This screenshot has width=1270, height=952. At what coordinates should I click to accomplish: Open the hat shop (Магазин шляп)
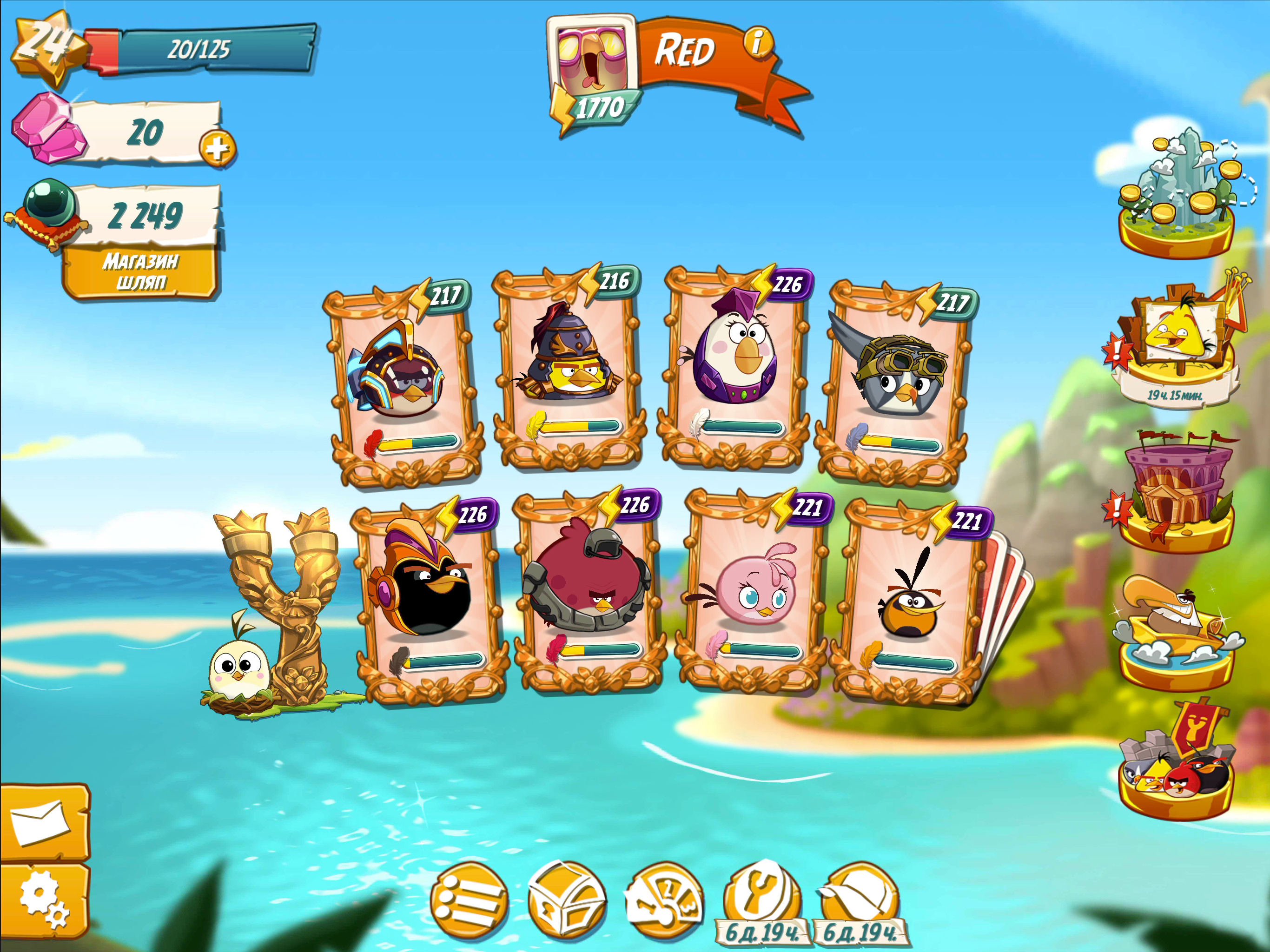coord(141,272)
